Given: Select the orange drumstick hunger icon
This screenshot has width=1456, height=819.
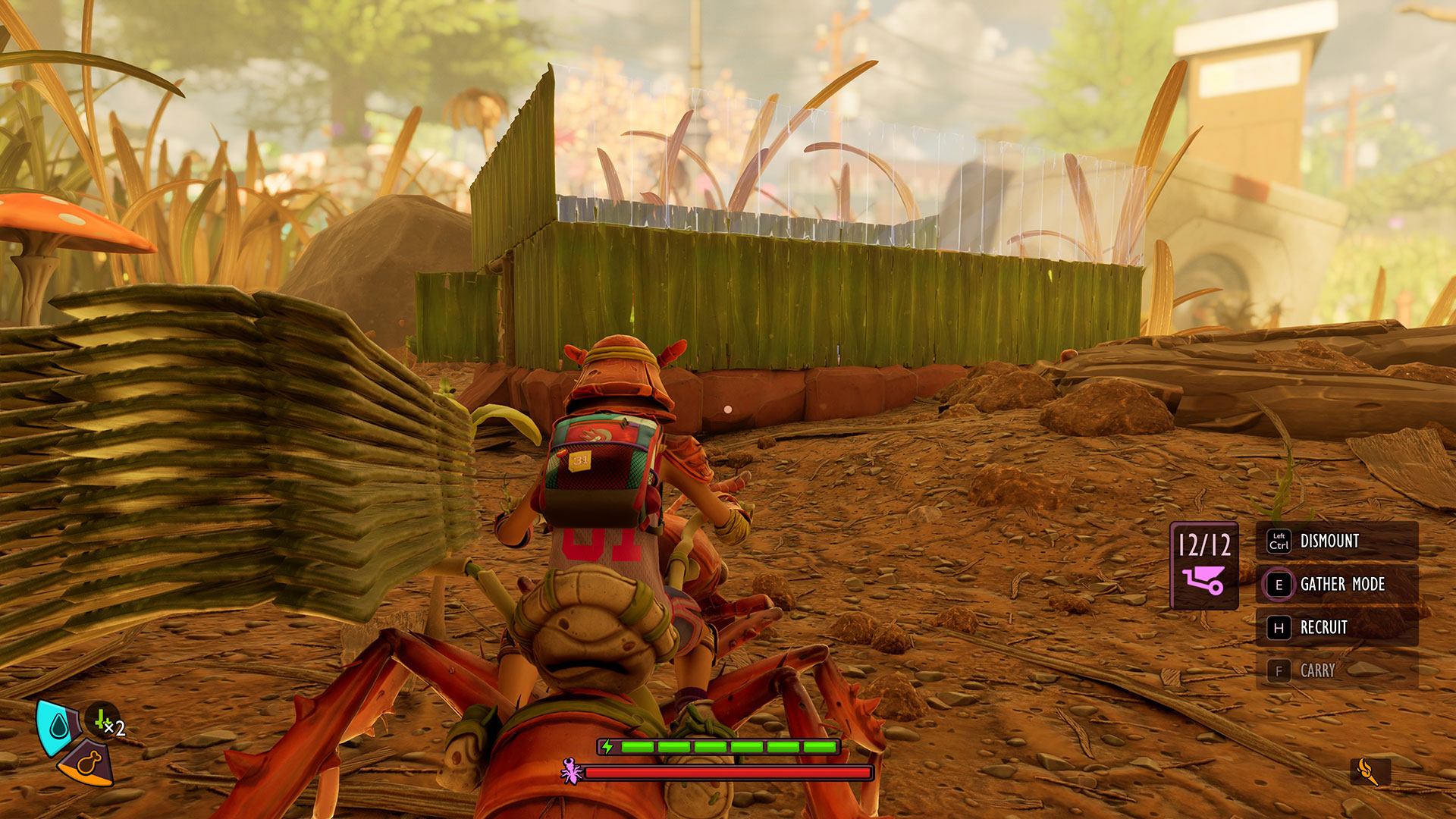Looking at the screenshot, I should pos(89,764).
